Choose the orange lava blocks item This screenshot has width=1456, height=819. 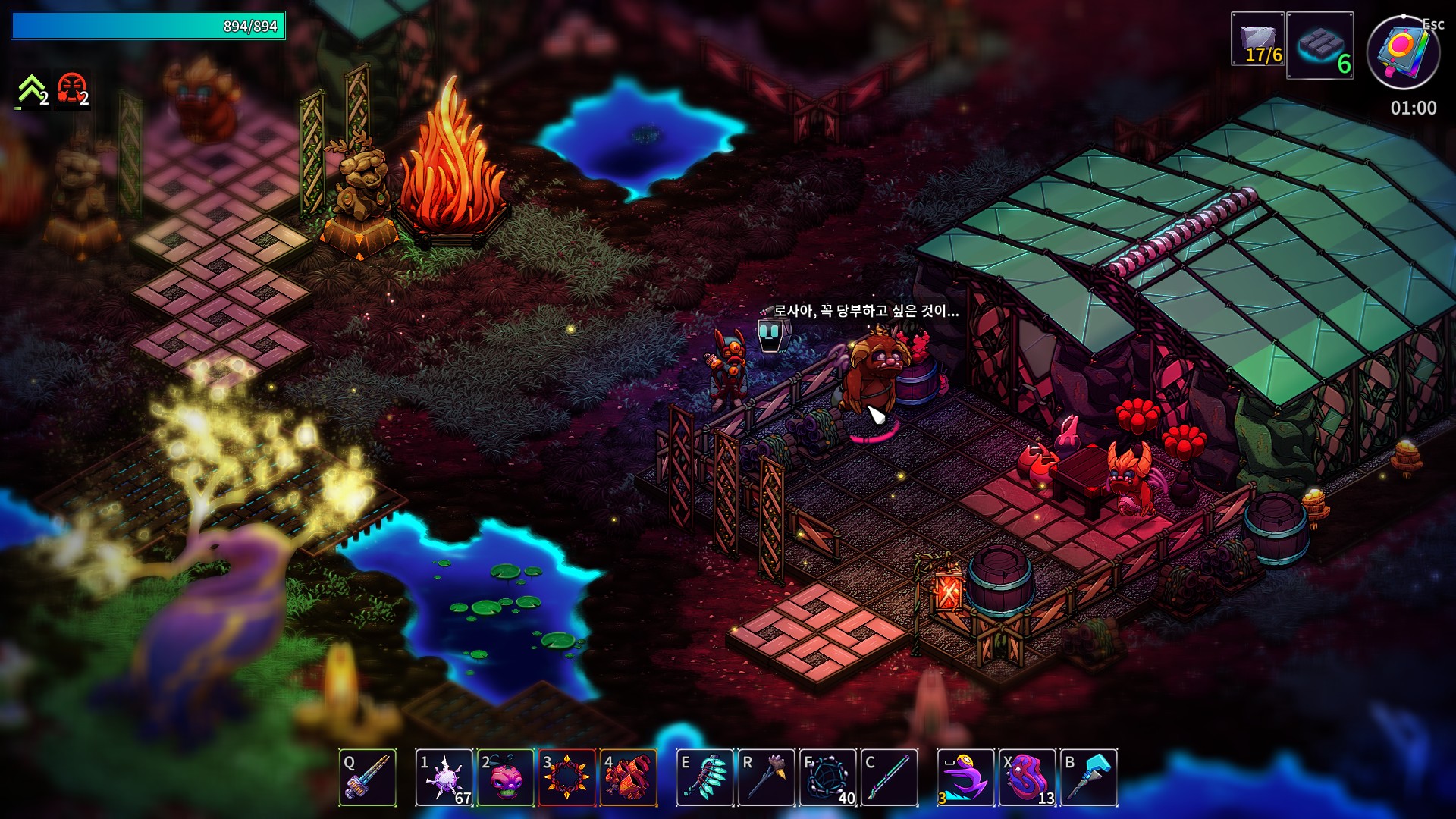pyautogui.click(x=628, y=777)
